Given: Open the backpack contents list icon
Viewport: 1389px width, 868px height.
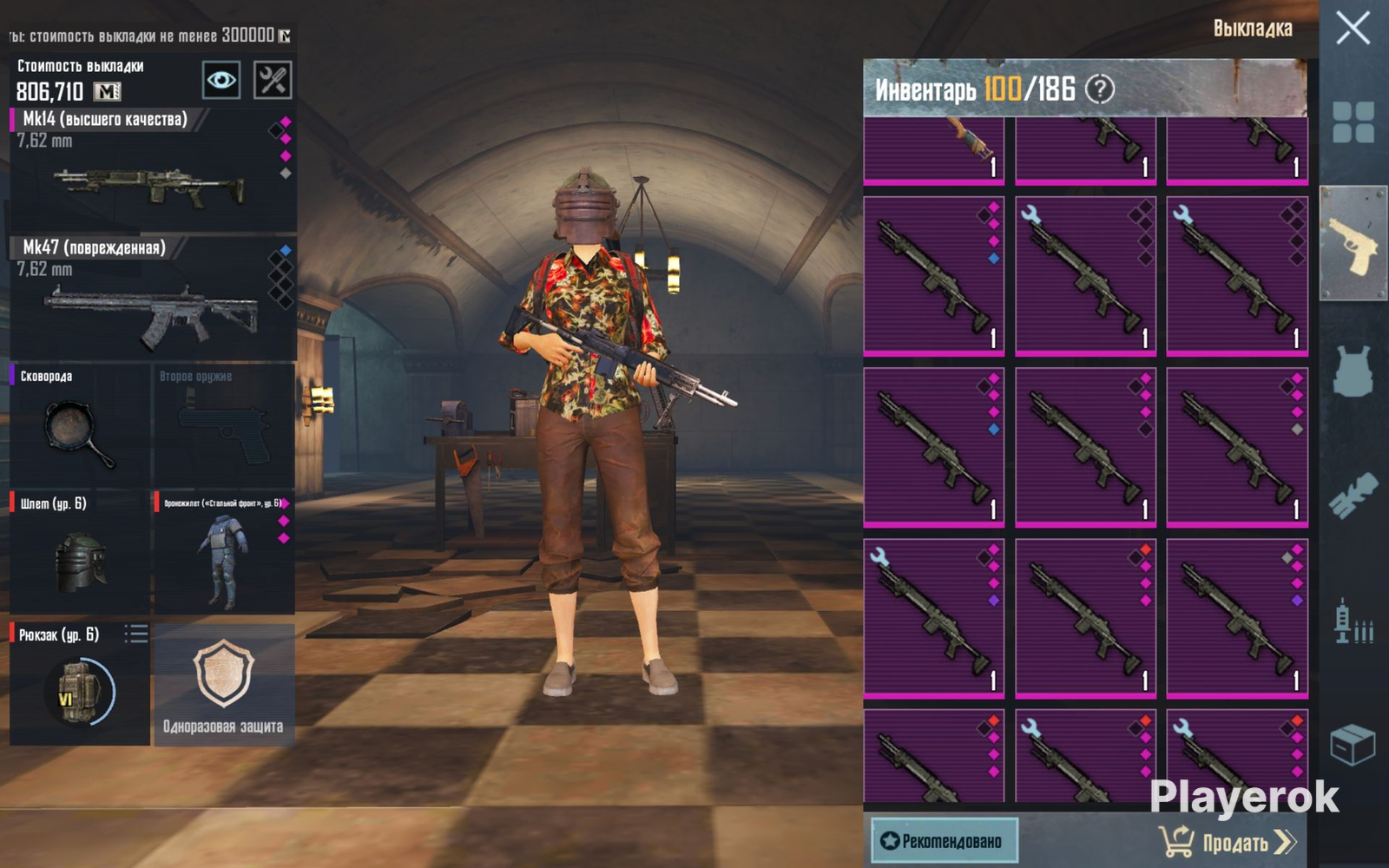Looking at the screenshot, I should pyautogui.click(x=135, y=634).
